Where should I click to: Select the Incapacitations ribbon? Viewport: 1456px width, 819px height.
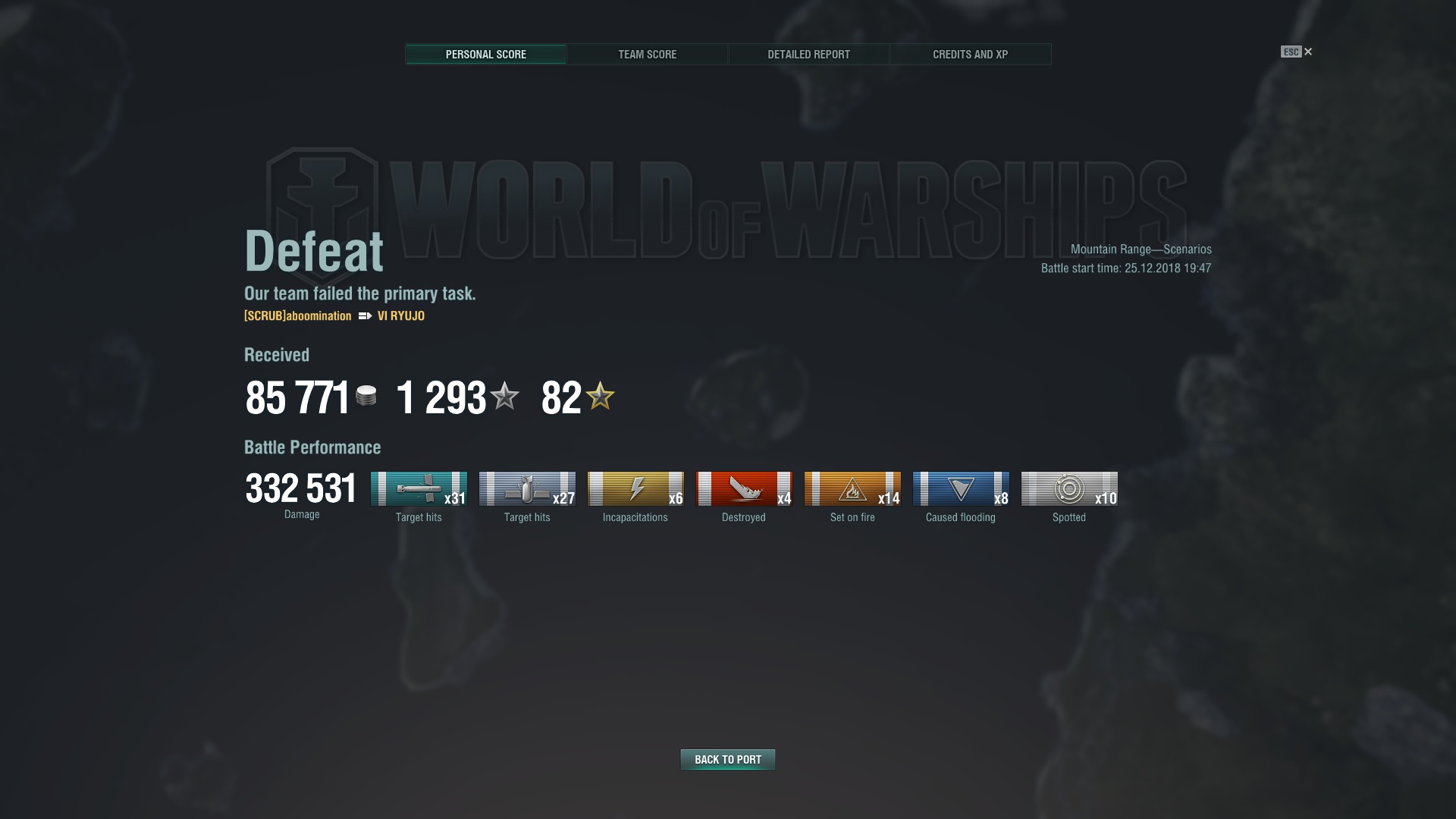click(635, 489)
